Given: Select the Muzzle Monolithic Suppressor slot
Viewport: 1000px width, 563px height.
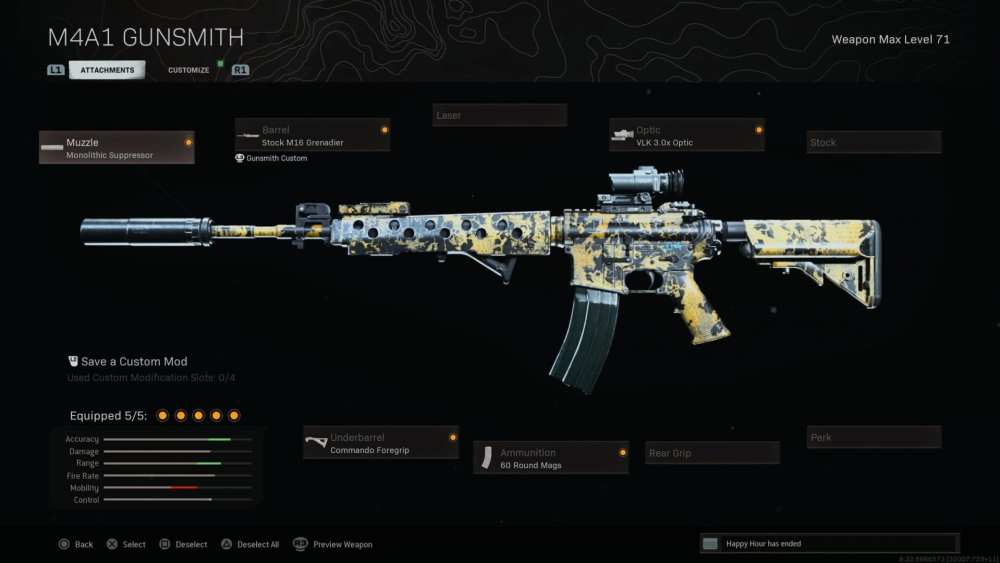Looking at the screenshot, I should click(x=117, y=148).
